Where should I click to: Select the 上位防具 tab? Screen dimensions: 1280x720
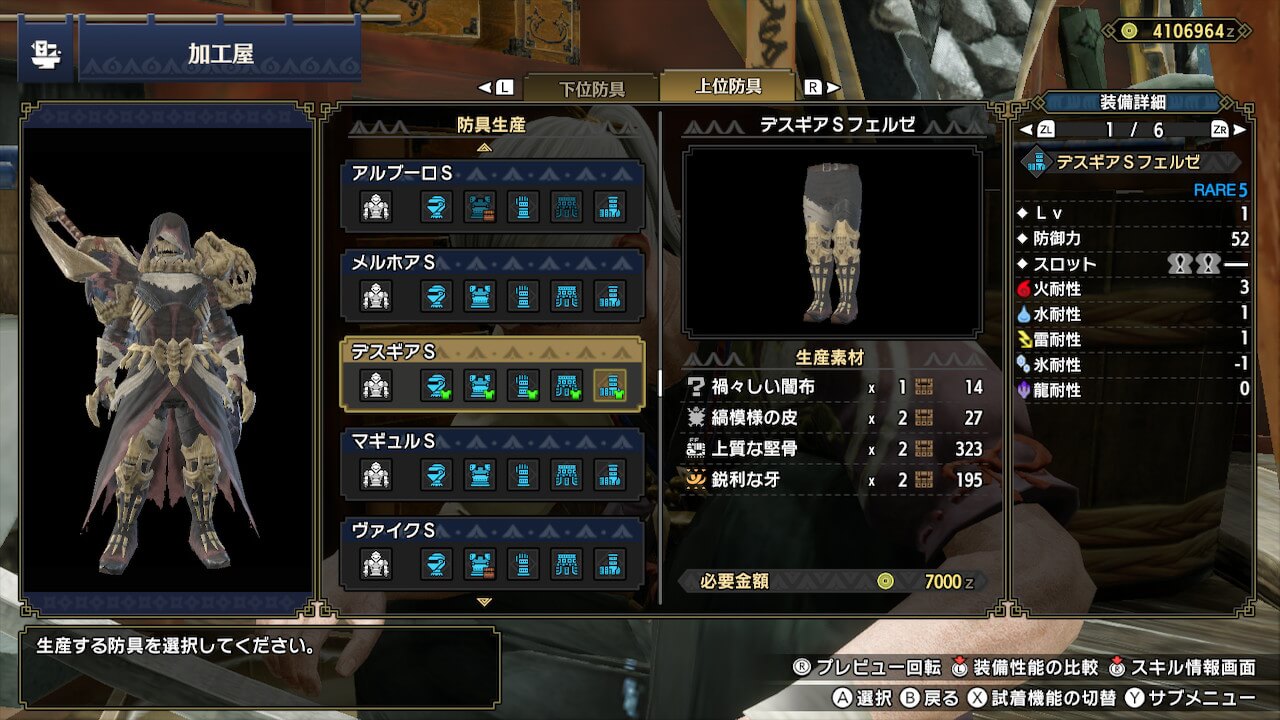click(728, 87)
